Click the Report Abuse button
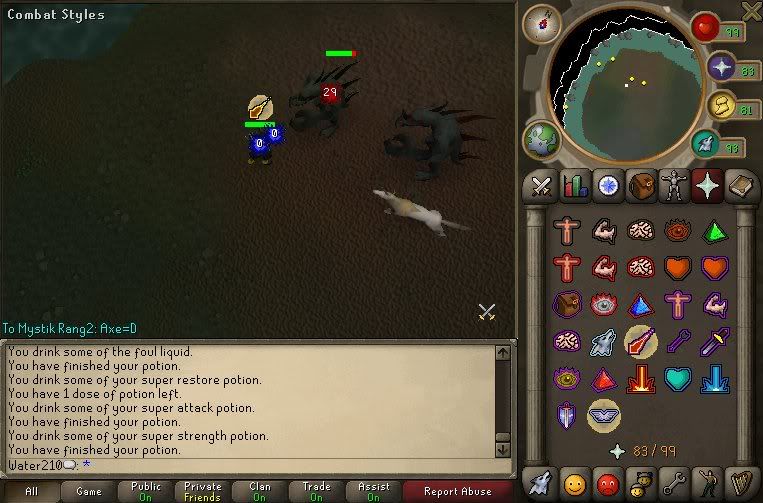The image size is (763, 503). (458, 491)
